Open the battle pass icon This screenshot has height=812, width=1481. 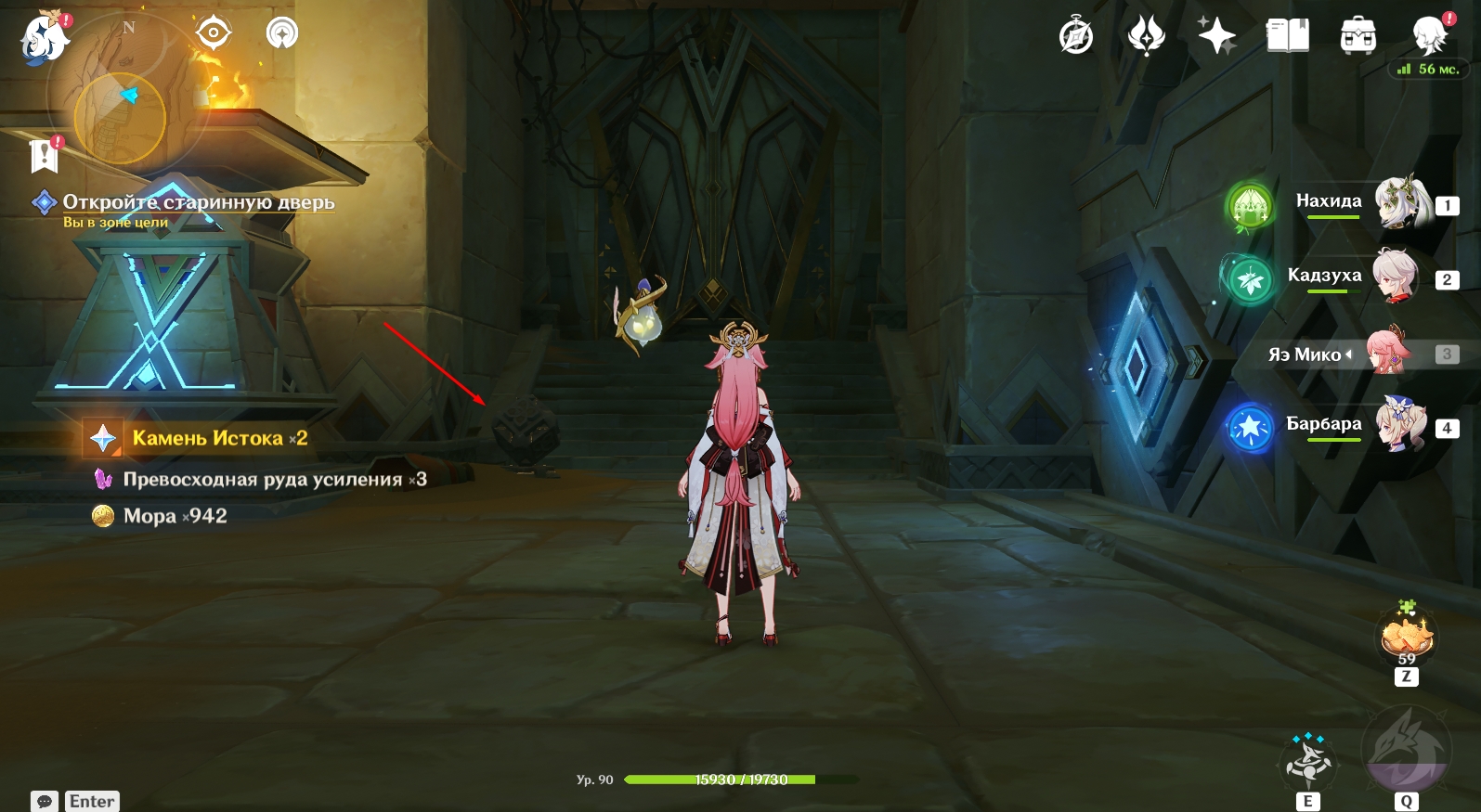coord(1146,37)
